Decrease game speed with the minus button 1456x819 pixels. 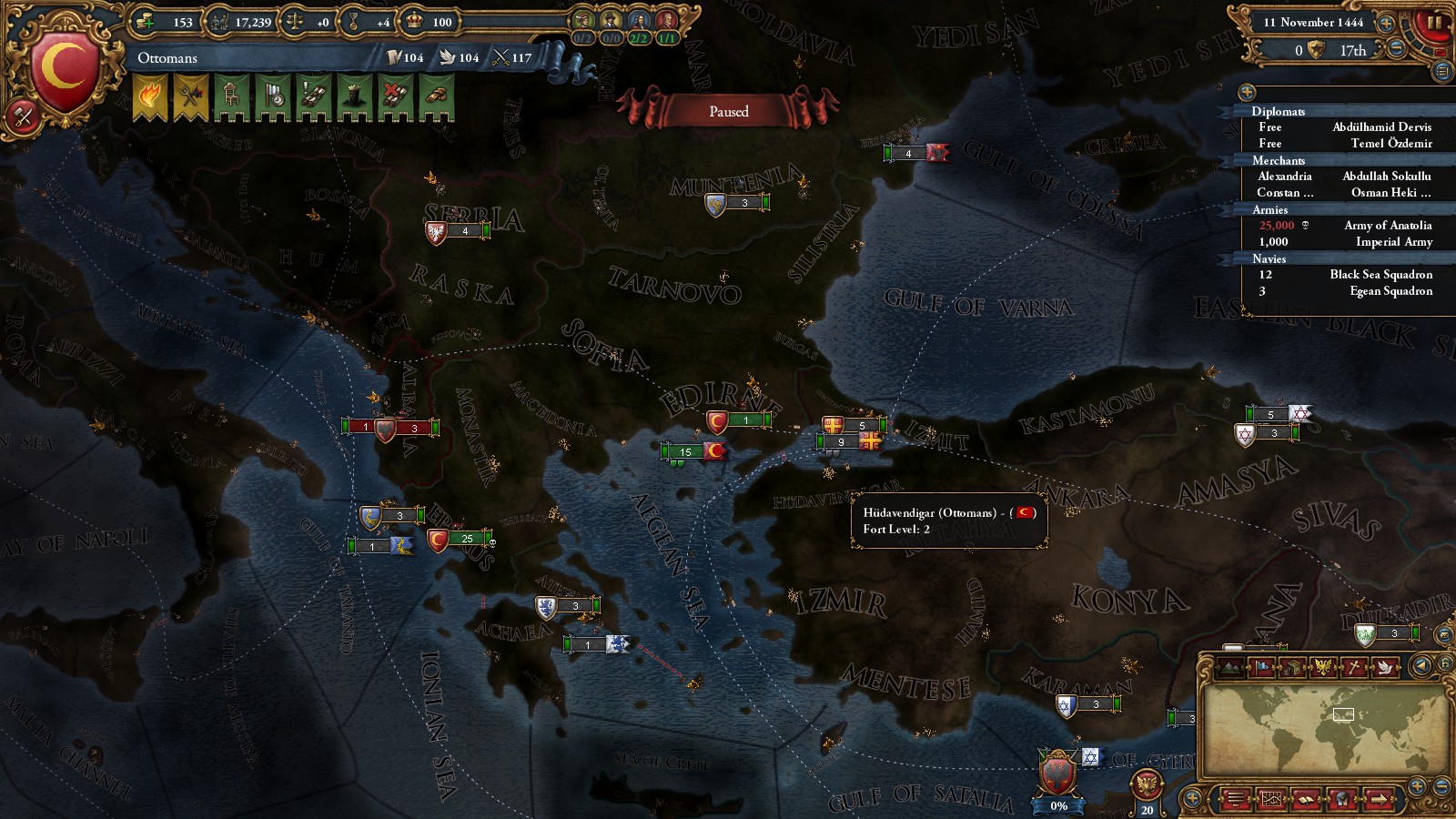[x=1395, y=49]
